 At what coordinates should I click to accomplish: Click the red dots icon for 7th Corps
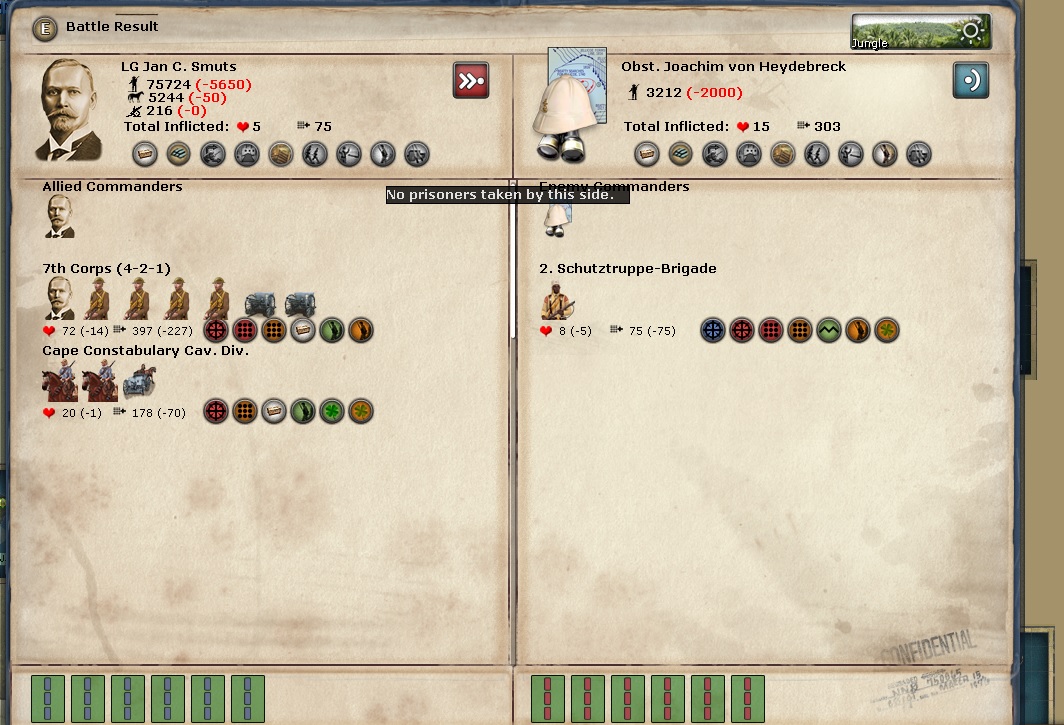tap(244, 330)
